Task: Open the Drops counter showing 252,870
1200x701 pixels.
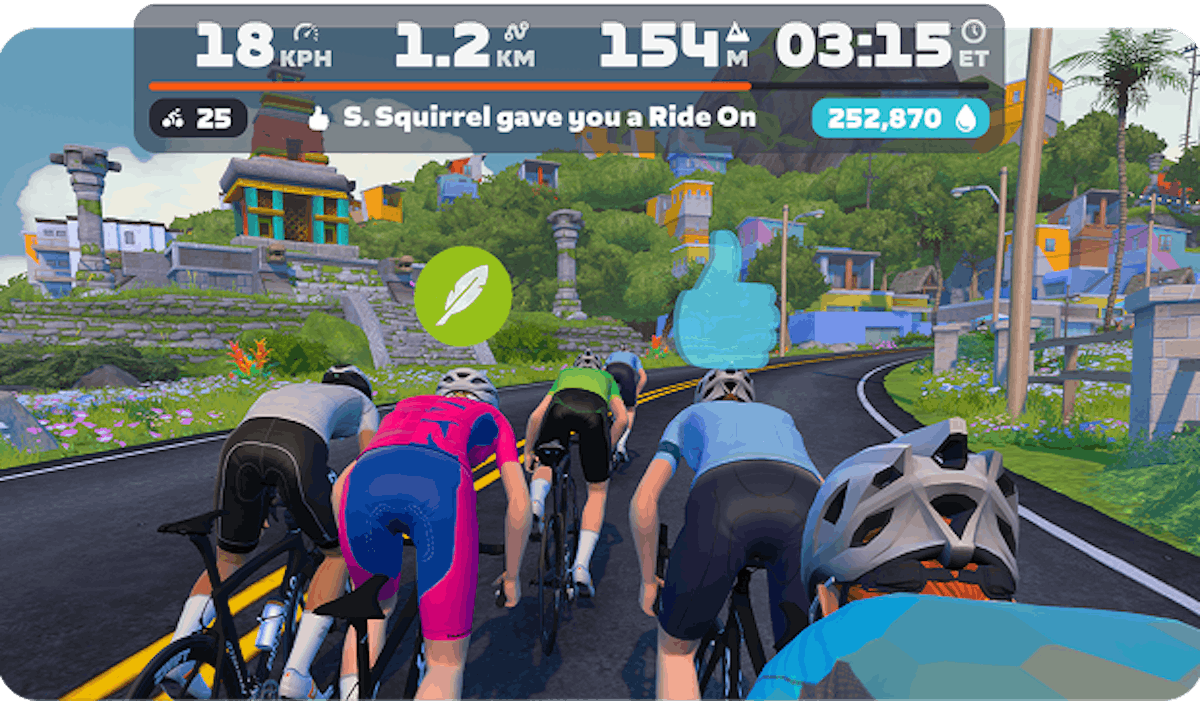Action: coord(900,119)
